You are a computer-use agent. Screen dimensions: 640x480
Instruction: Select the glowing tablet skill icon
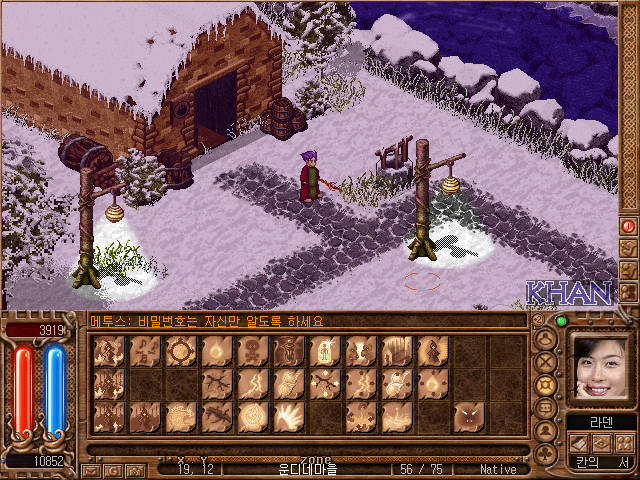[325, 351]
